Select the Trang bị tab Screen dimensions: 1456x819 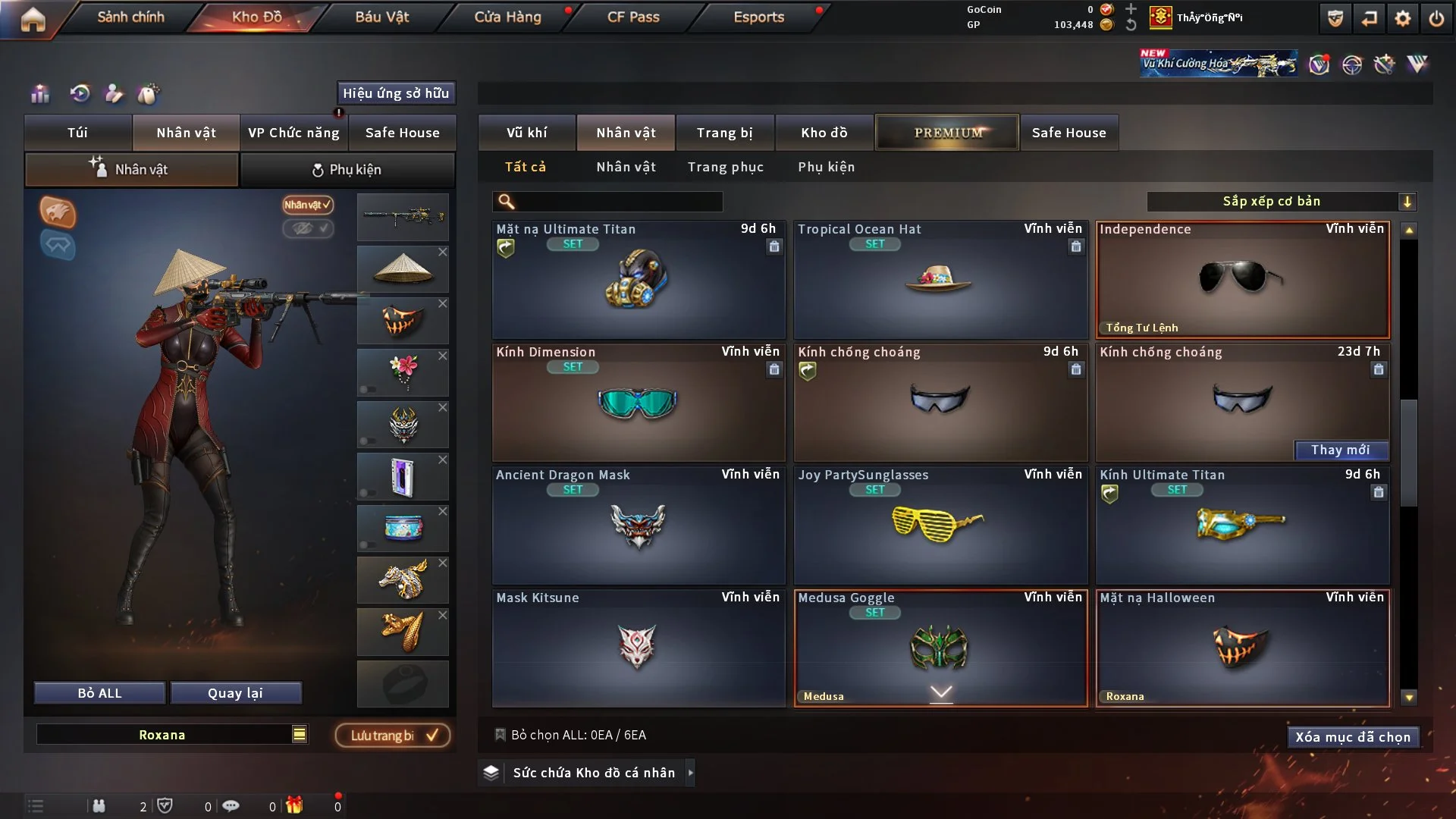pyautogui.click(x=724, y=133)
